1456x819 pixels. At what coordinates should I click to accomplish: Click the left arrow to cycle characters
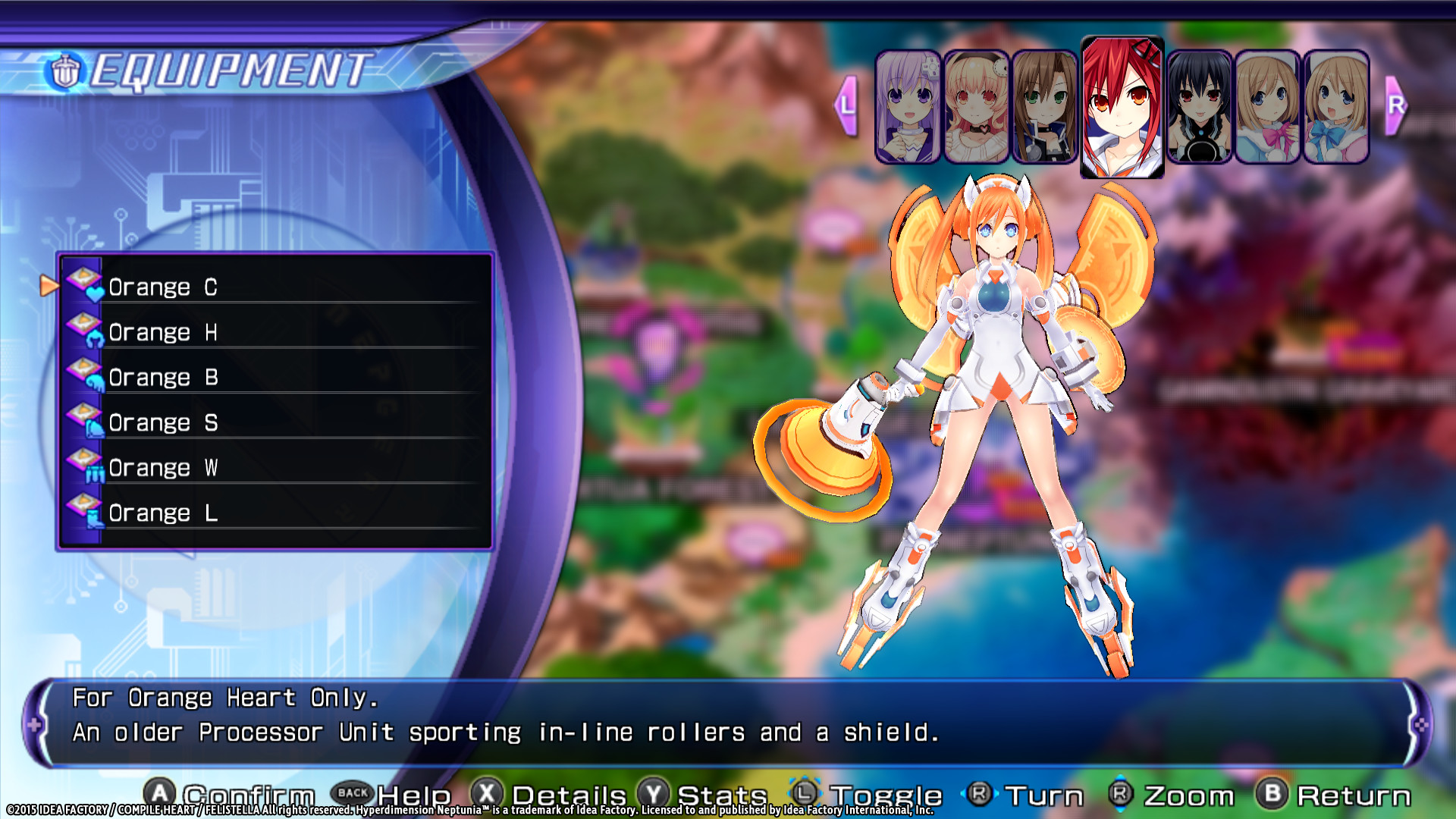(x=846, y=105)
